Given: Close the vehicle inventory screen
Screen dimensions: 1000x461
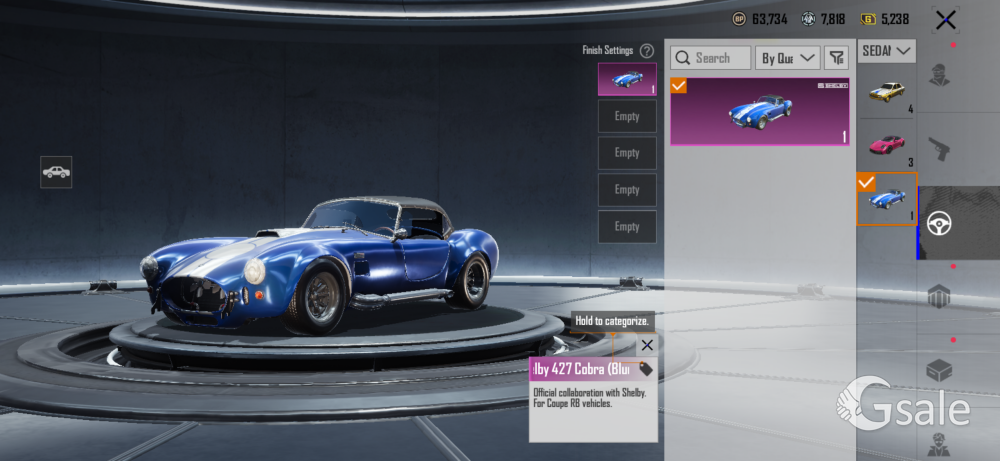Looking at the screenshot, I should pos(945,19).
